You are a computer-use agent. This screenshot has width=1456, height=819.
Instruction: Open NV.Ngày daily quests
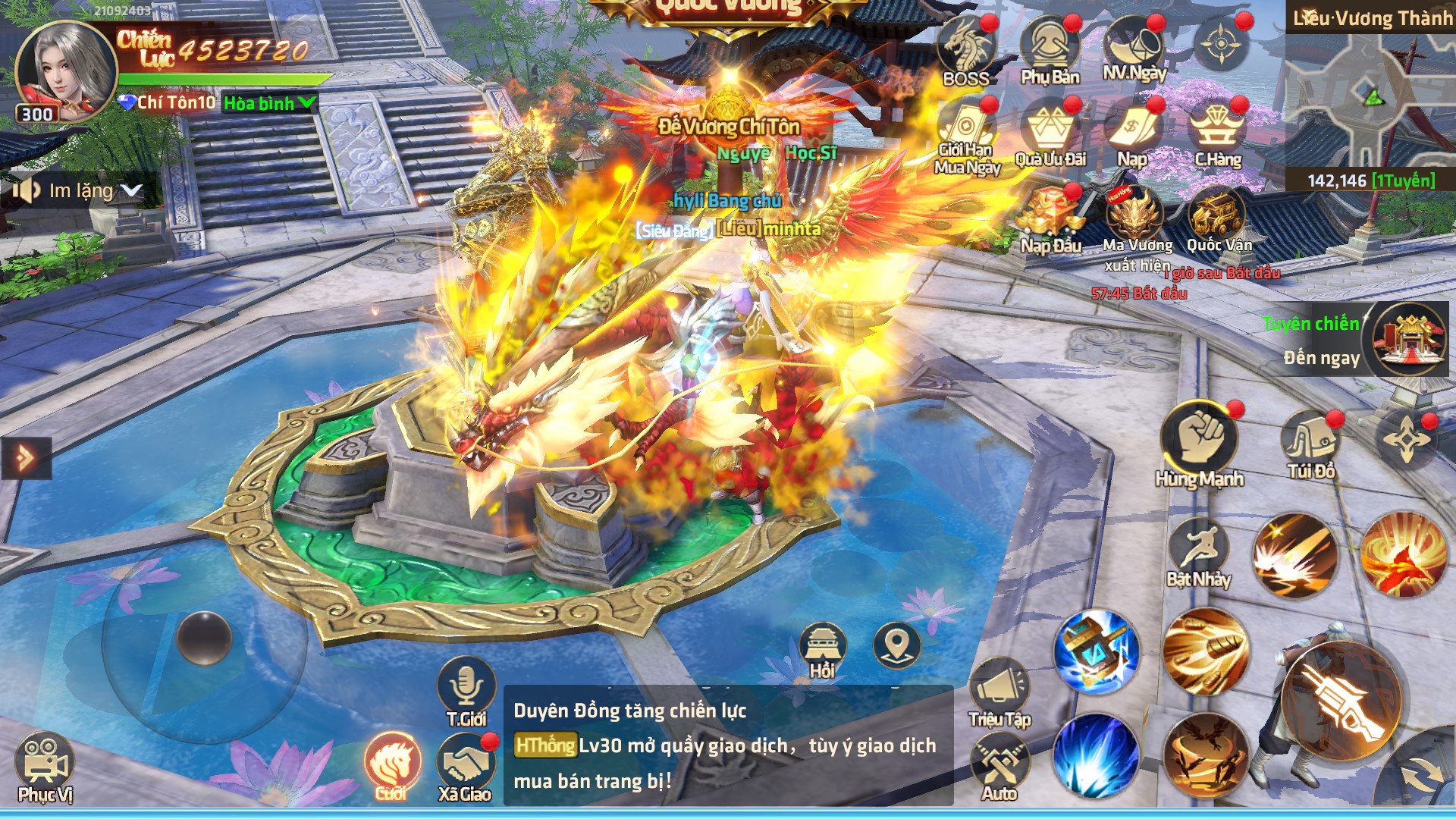coord(1134,47)
